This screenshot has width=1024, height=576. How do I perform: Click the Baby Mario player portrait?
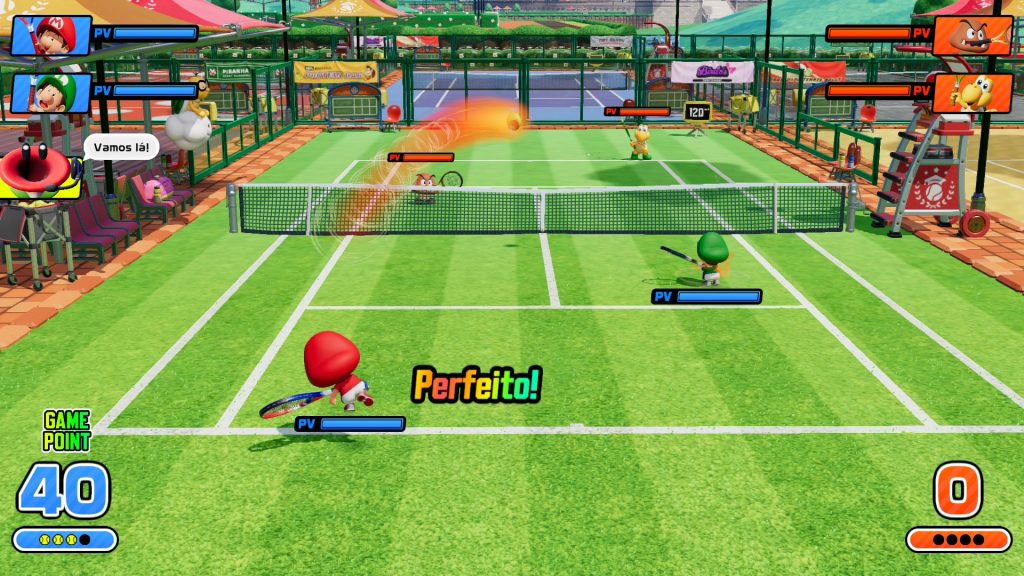51,35
